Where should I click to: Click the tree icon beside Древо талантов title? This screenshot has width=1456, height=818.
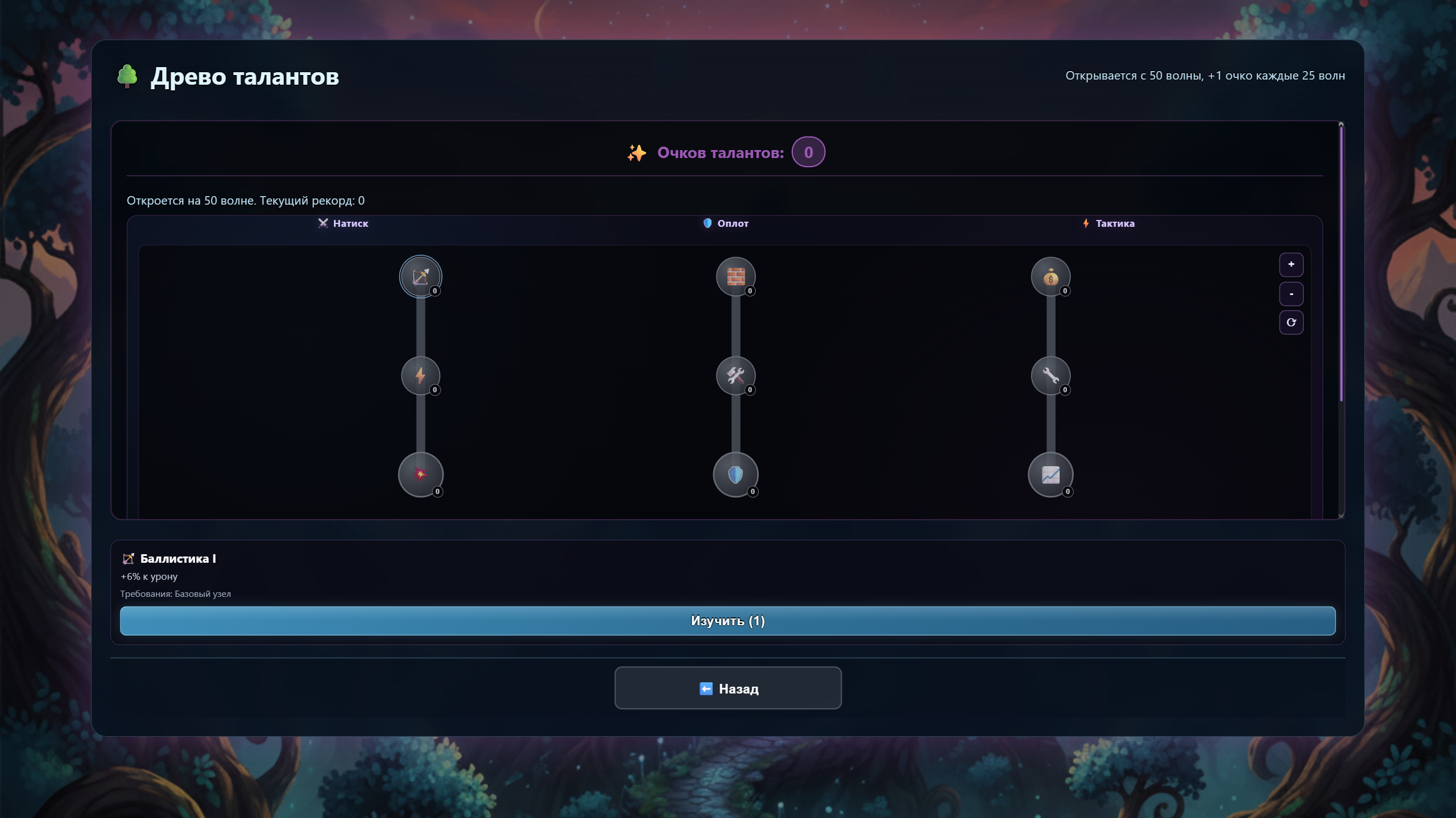click(x=127, y=76)
